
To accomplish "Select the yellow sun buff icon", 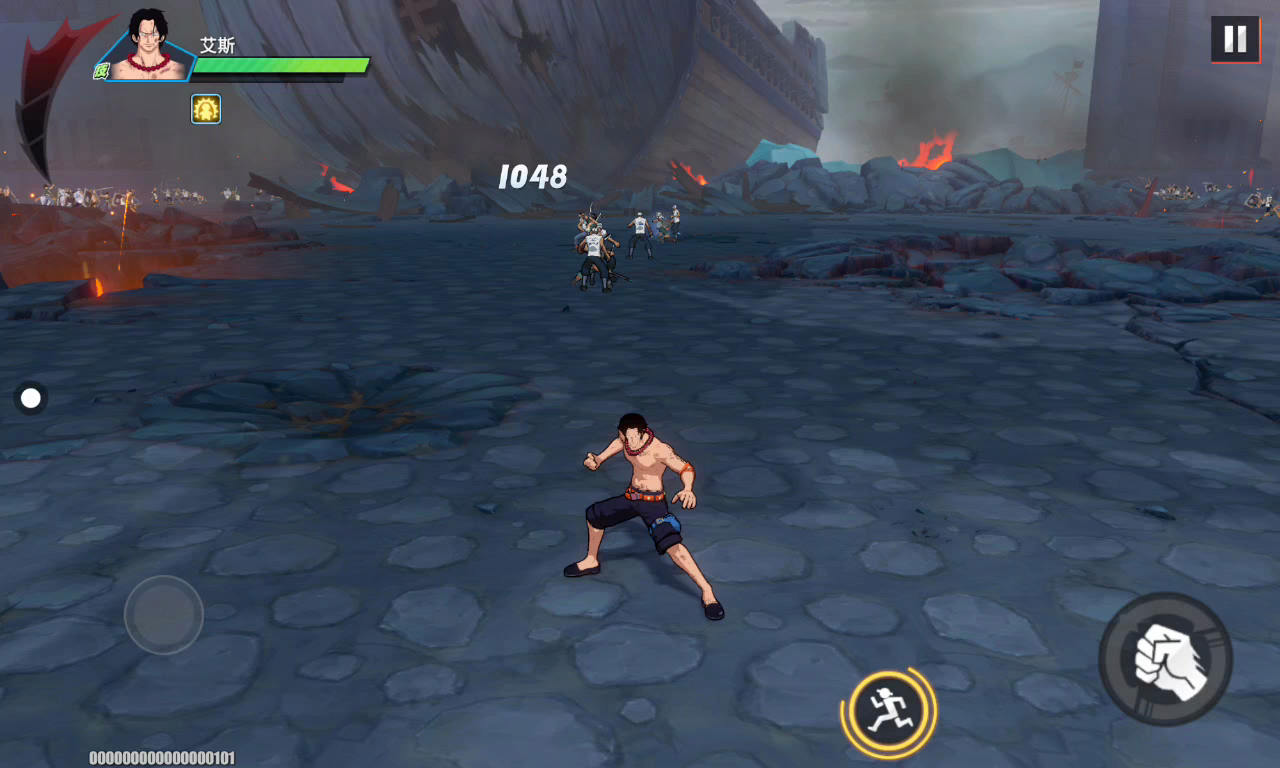I will 206,109.
